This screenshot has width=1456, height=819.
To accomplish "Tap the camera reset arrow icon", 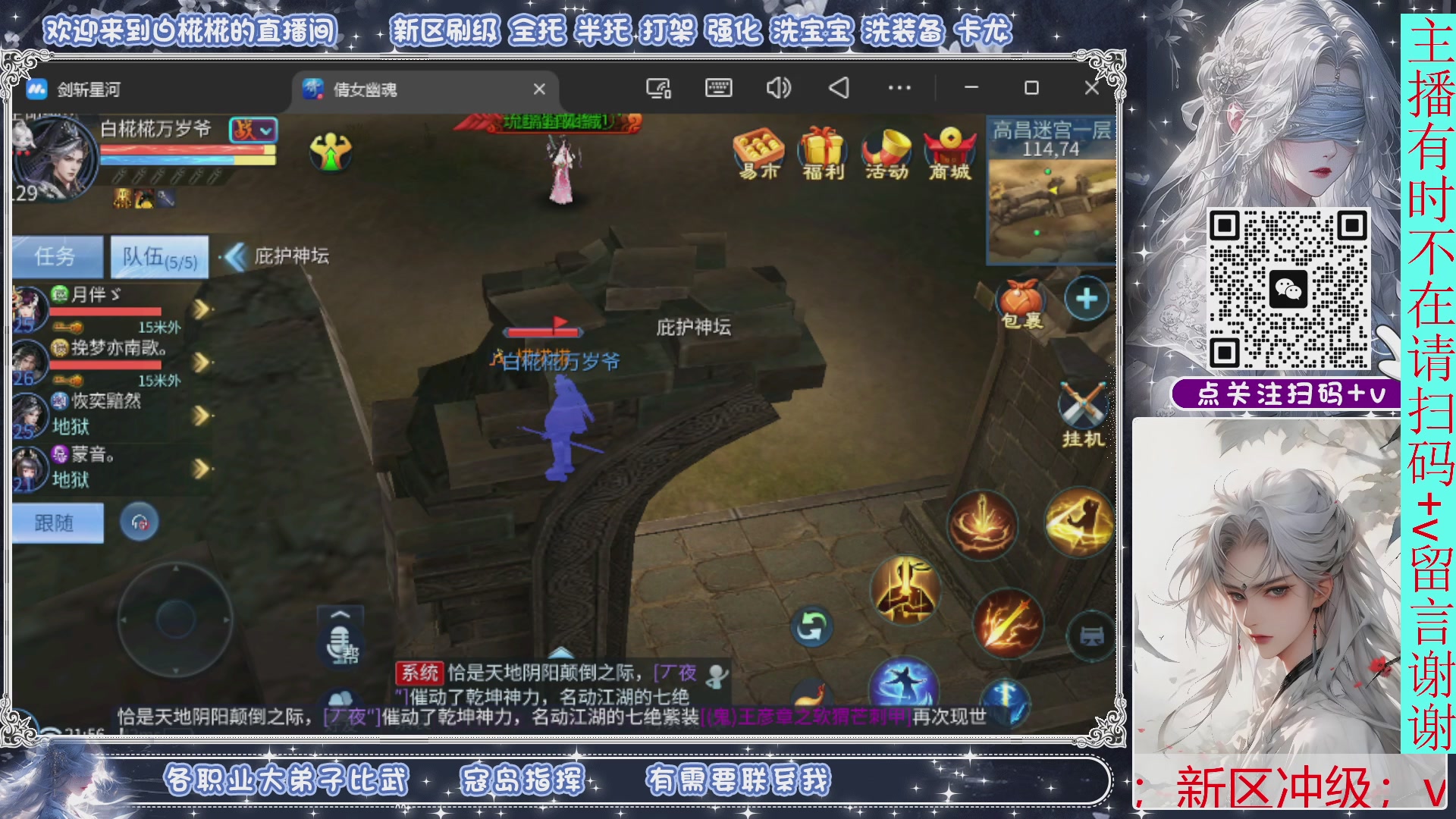I will [811, 628].
